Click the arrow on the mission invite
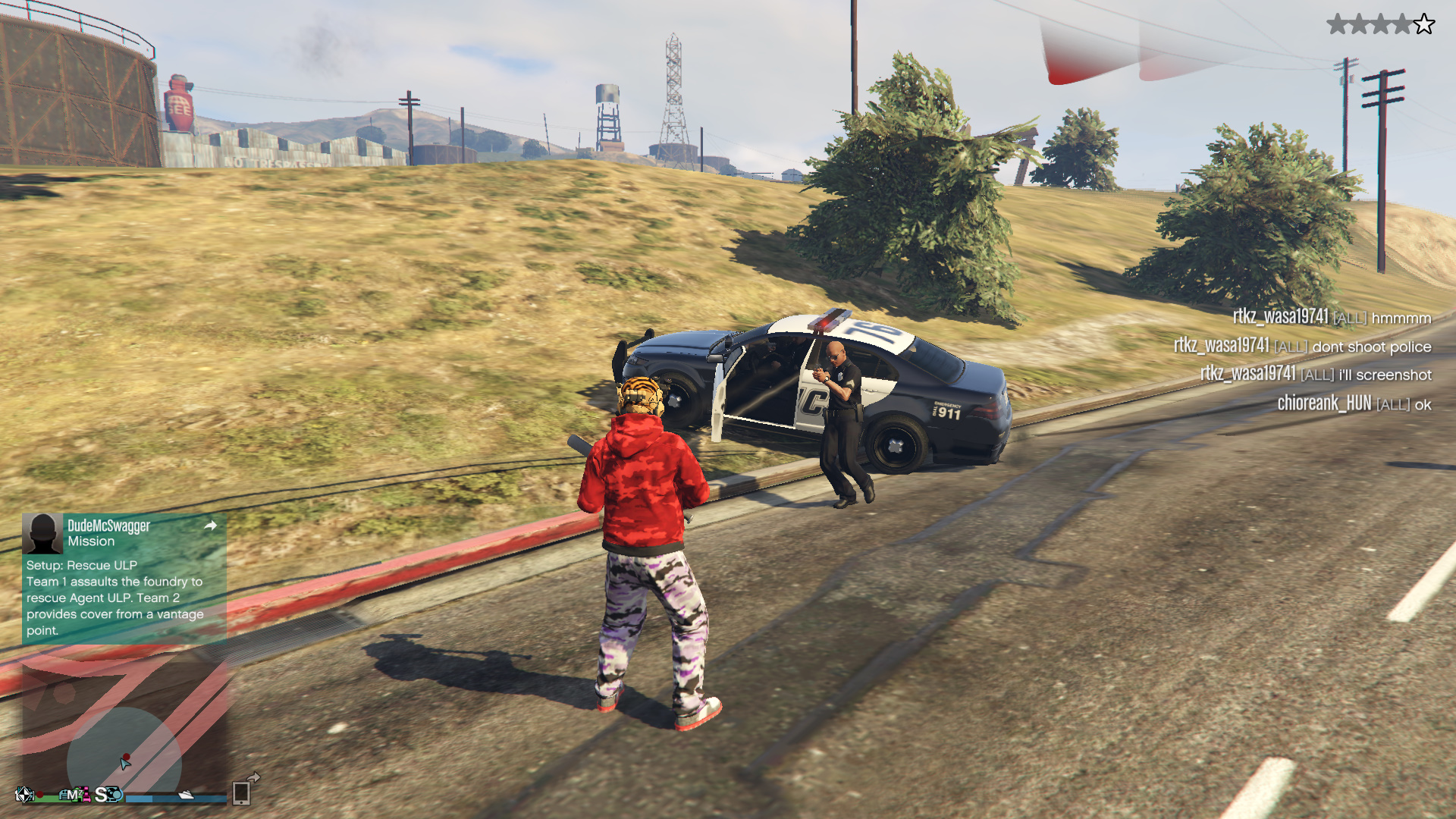The height and width of the screenshot is (819, 1456). coord(211,526)
